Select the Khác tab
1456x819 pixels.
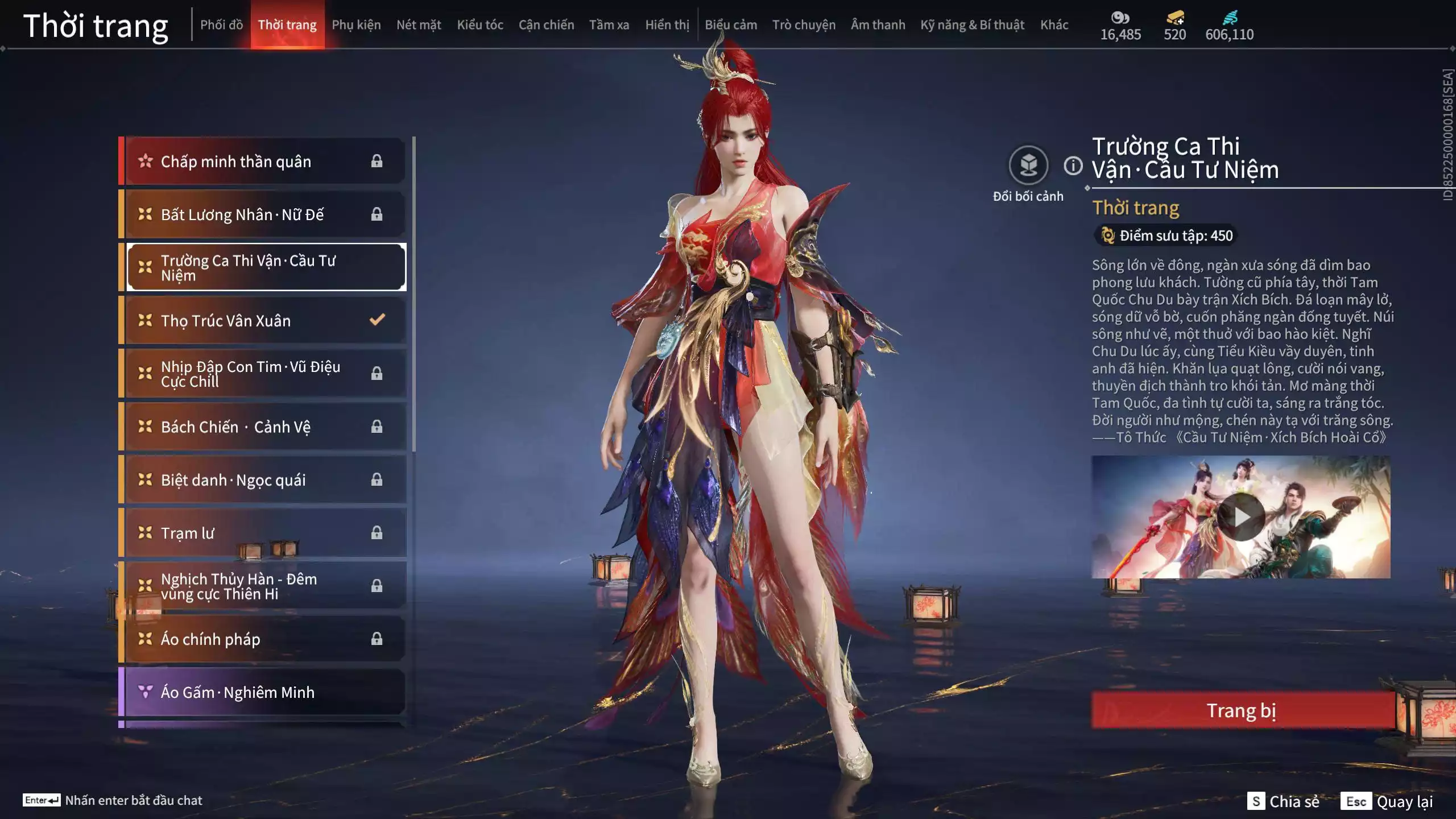click(x=1054, y=25)
